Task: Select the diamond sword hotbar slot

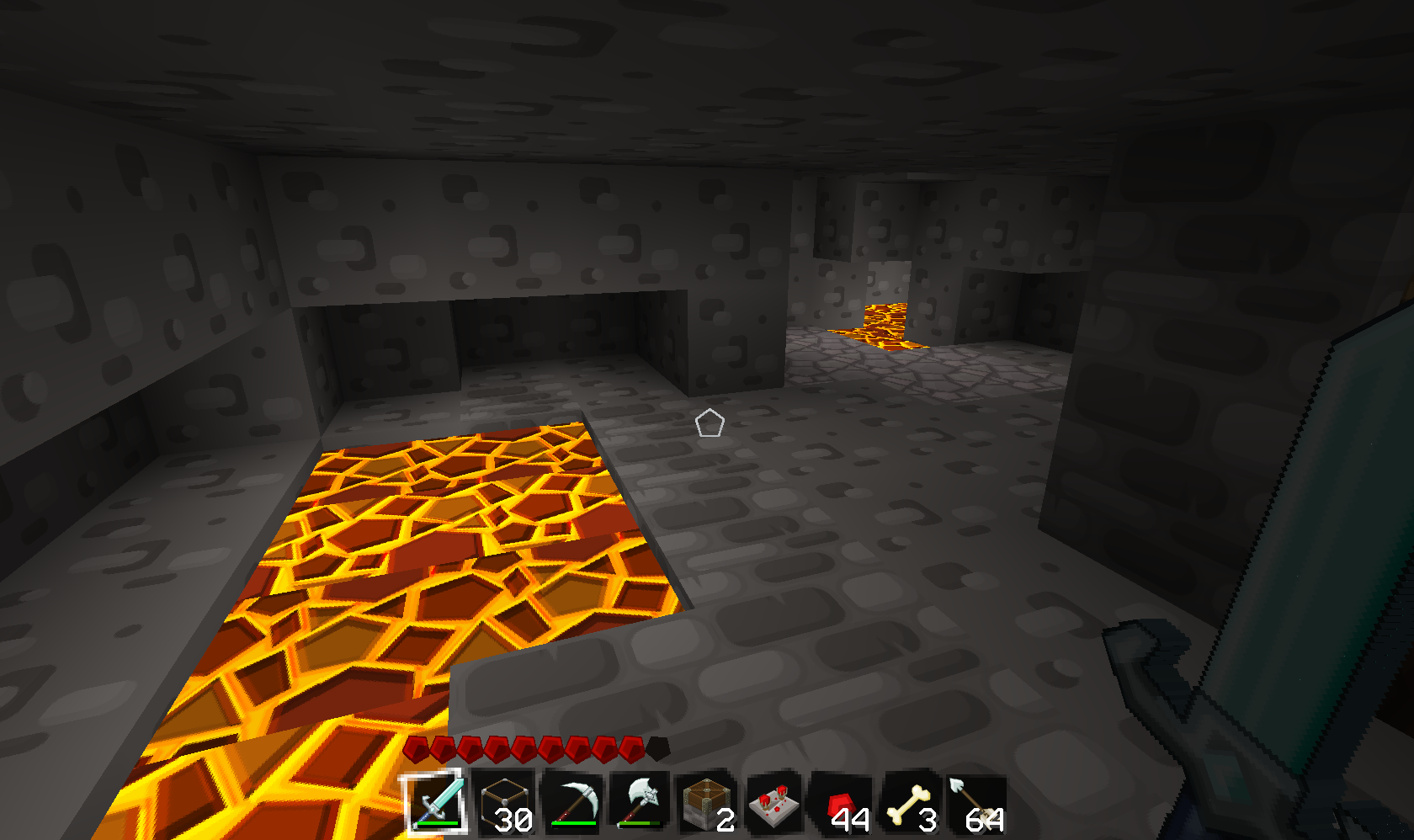Action: tap(435, 802)
